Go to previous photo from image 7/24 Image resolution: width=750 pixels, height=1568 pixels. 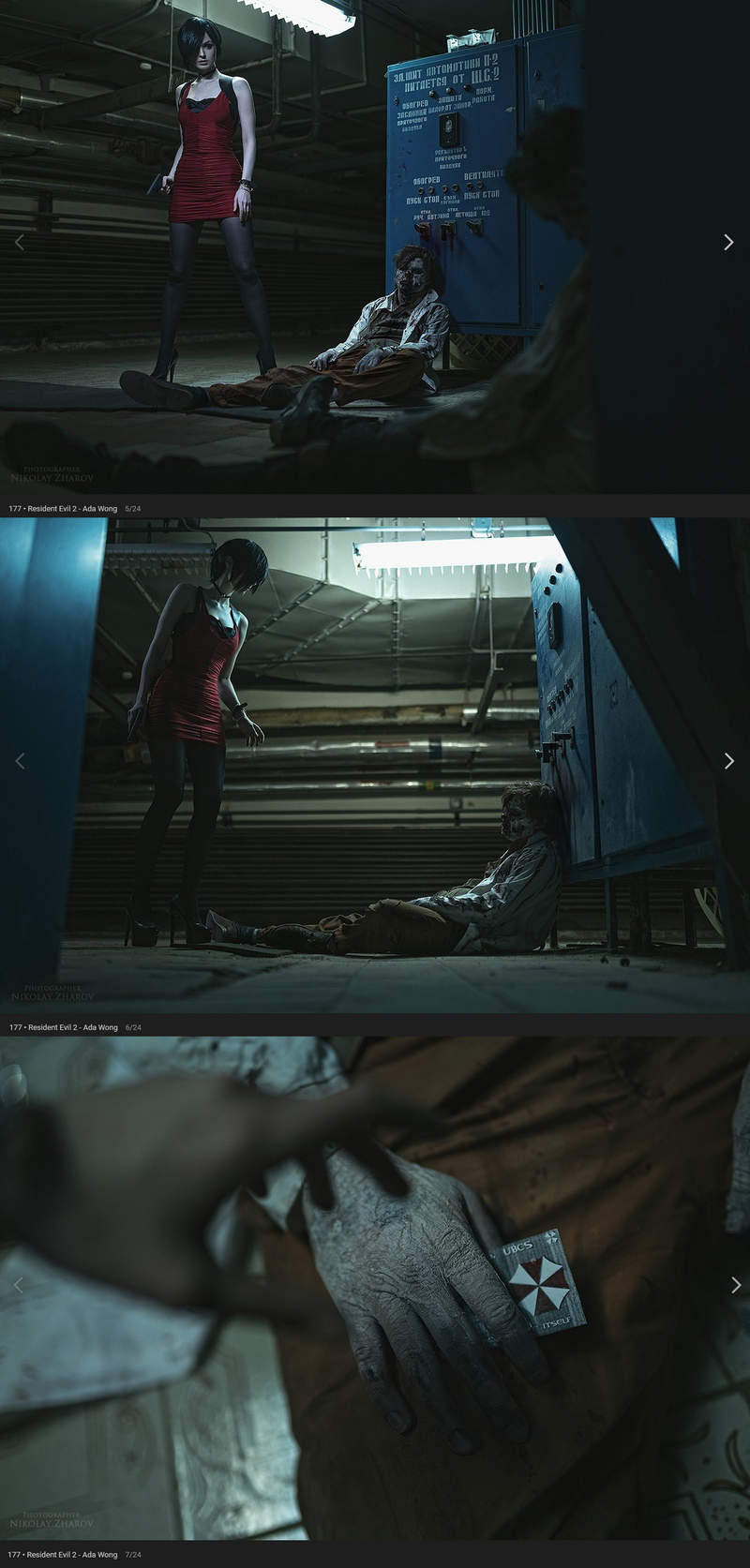[x=19, y=1285]
